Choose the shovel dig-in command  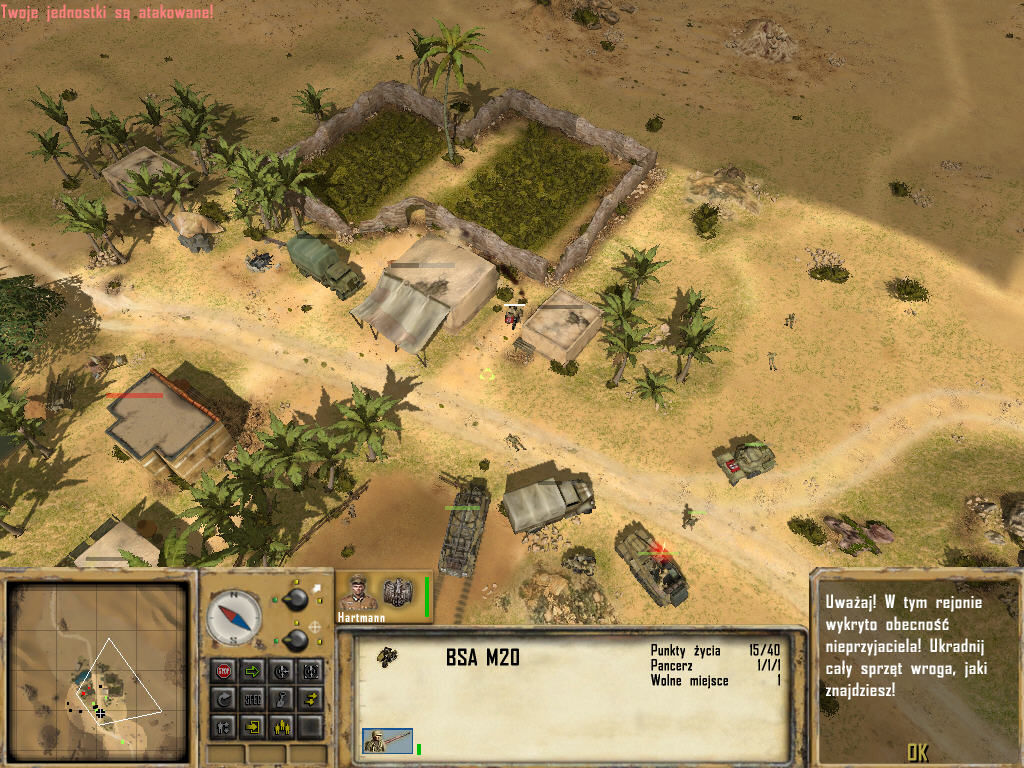[x=282, y=698]
